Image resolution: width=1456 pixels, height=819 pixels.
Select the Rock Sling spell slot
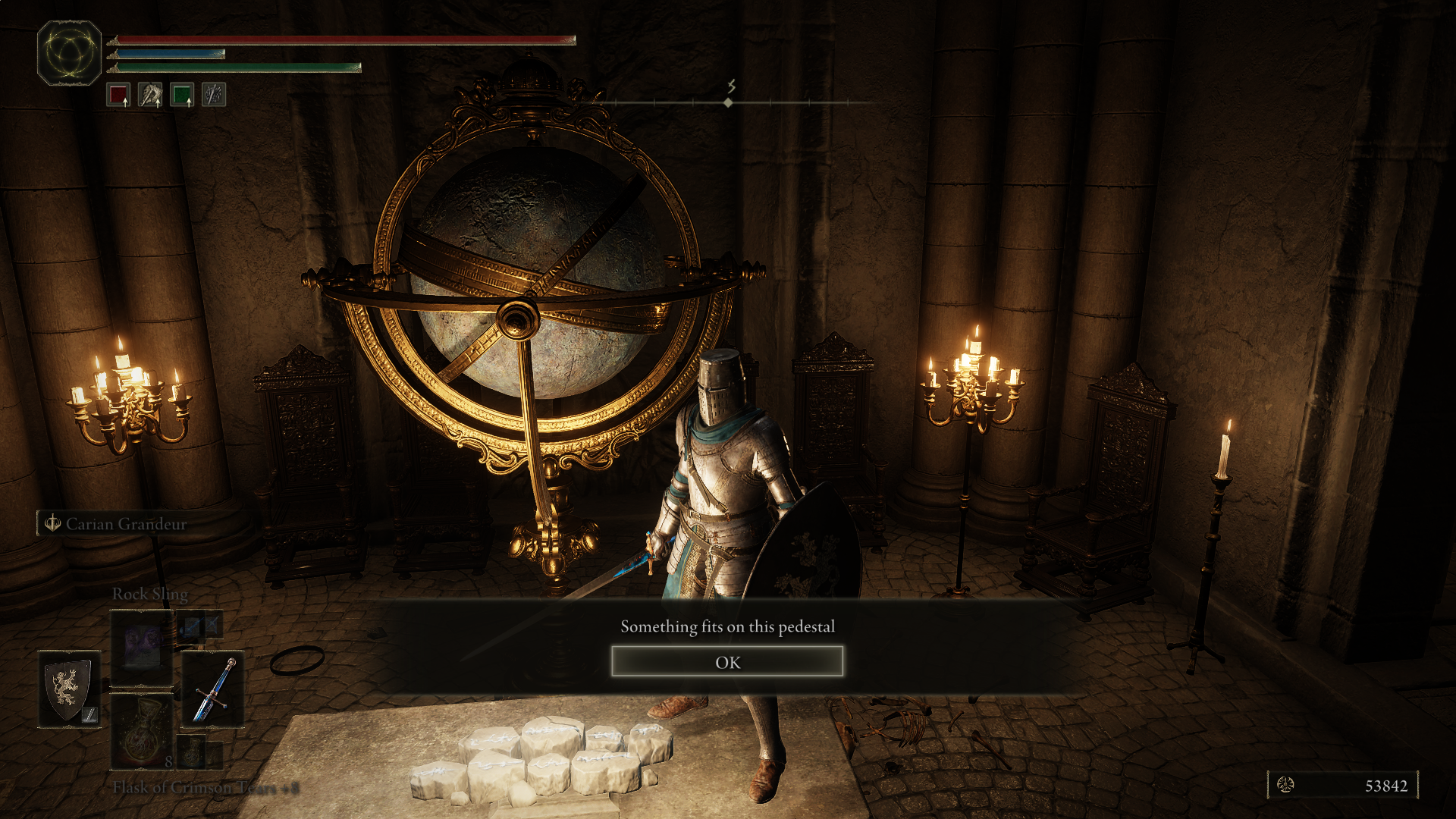click(142, 648)
